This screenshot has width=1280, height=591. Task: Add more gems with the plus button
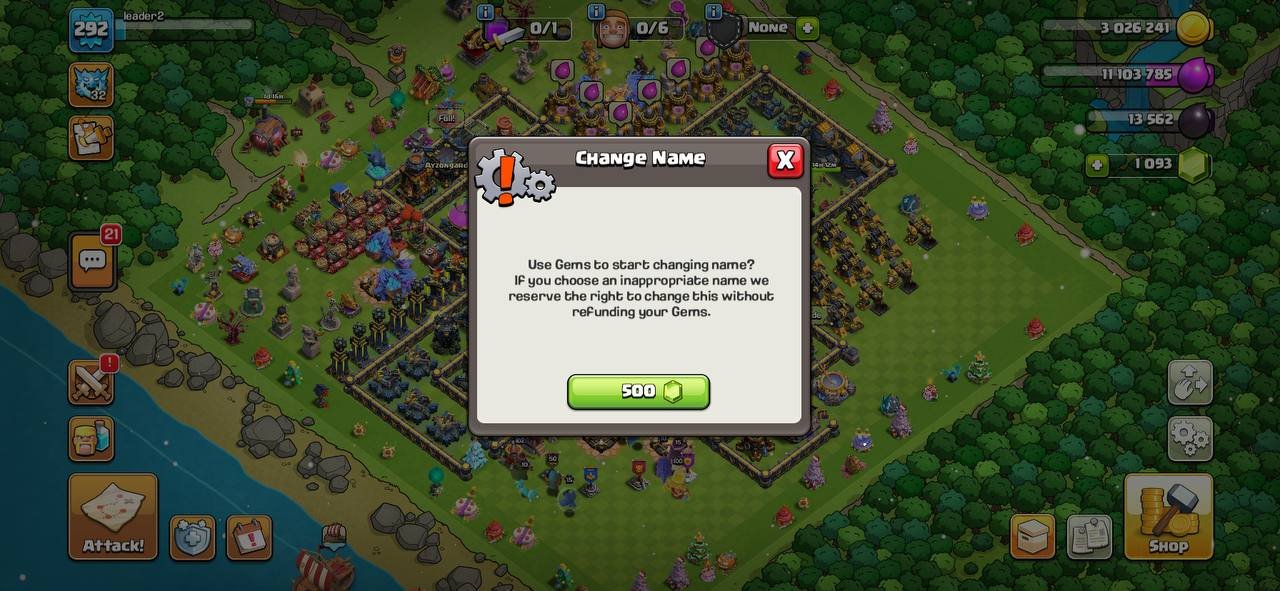[x=1098, y=165]
